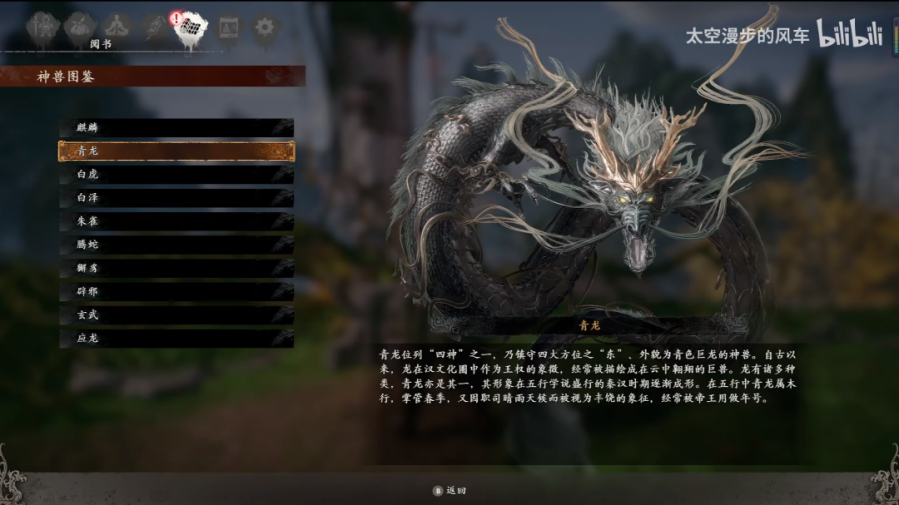Open the 玄武 entry
This screenshot has width=899, height=505.
click(x=176, y=315)
